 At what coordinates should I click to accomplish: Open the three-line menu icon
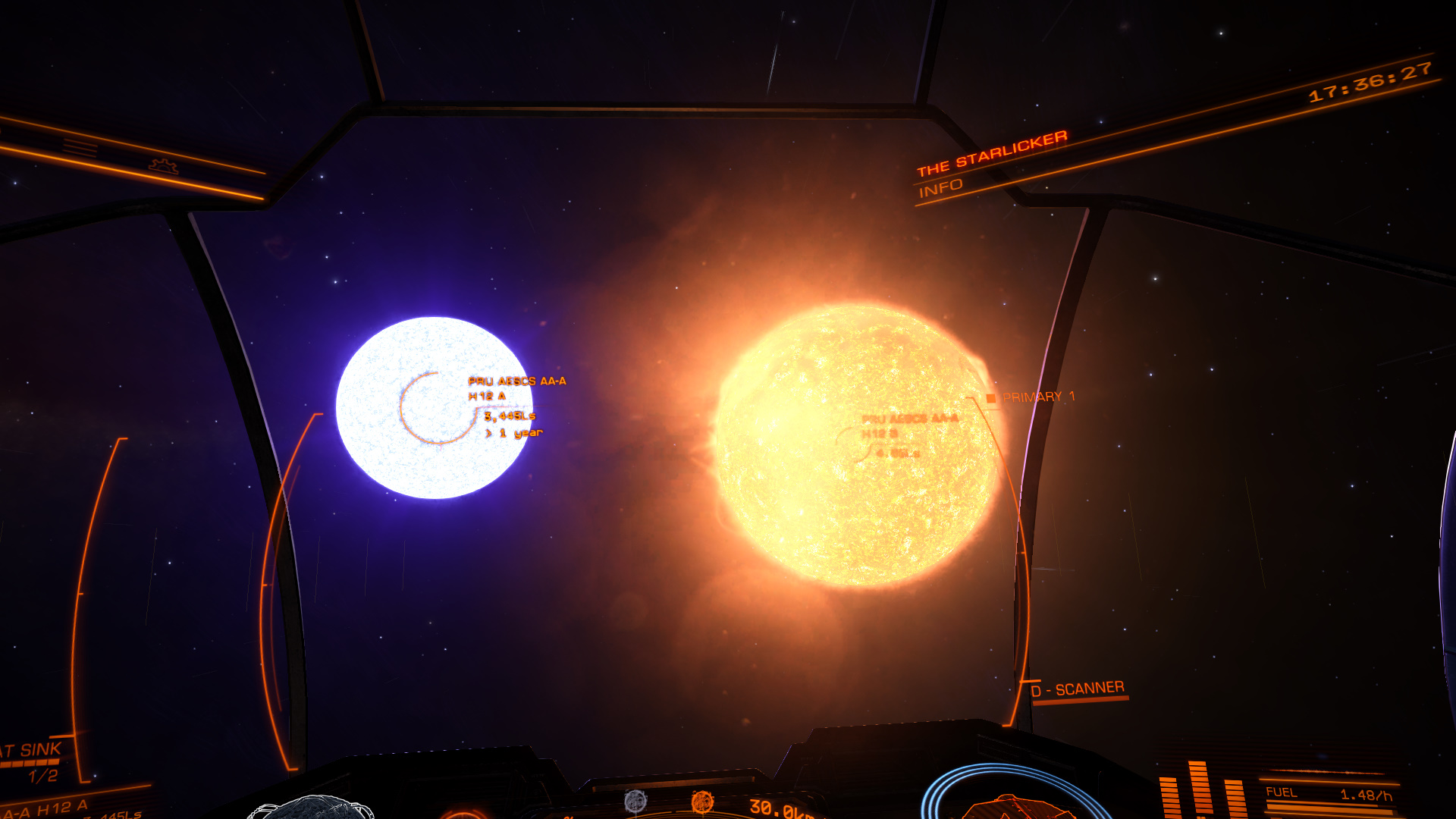click(x=80, y=147)
